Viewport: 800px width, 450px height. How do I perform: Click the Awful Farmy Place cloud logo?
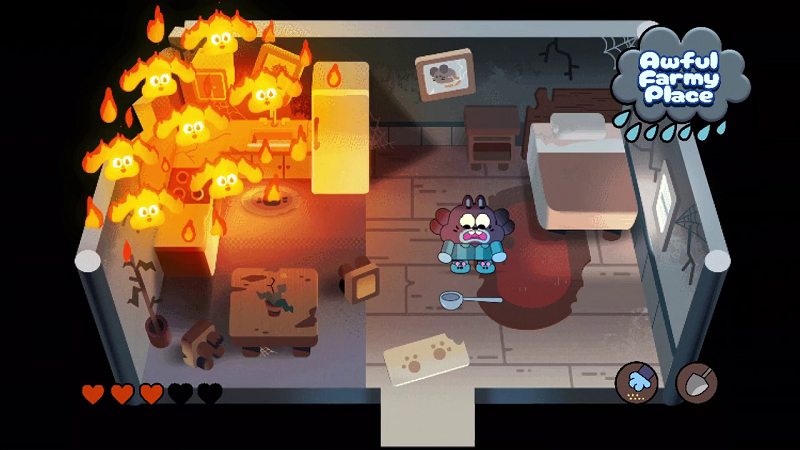click(679, 80)
